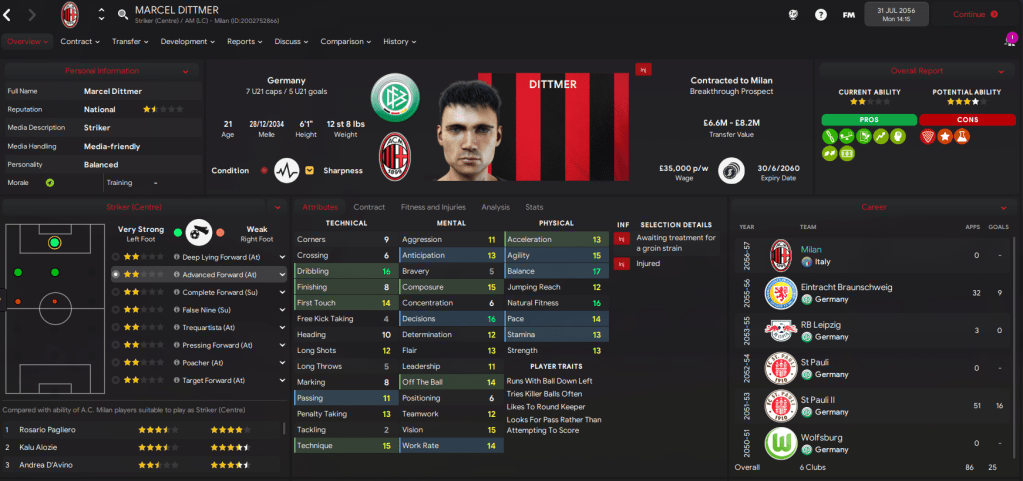Screen dimensions: 1023x481
Task: Switch to the Analysis tab
Action: tap(495, 207)
